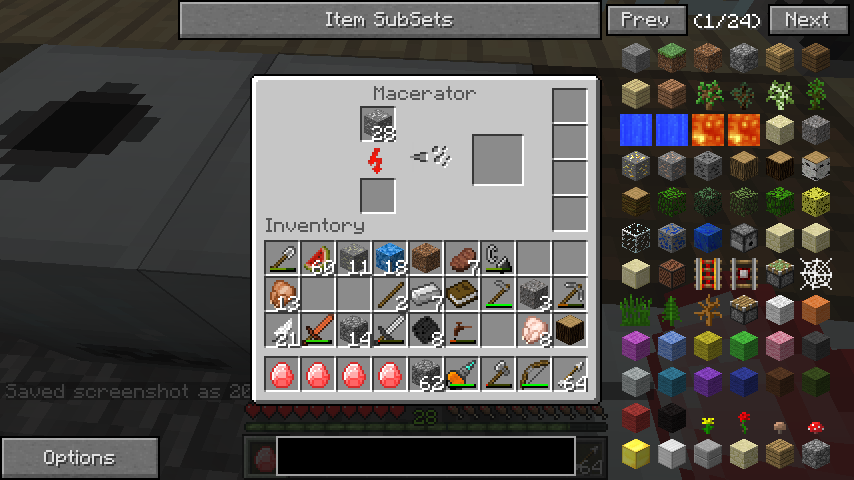Select the melon slice stack of 60

tap(318, 258)
